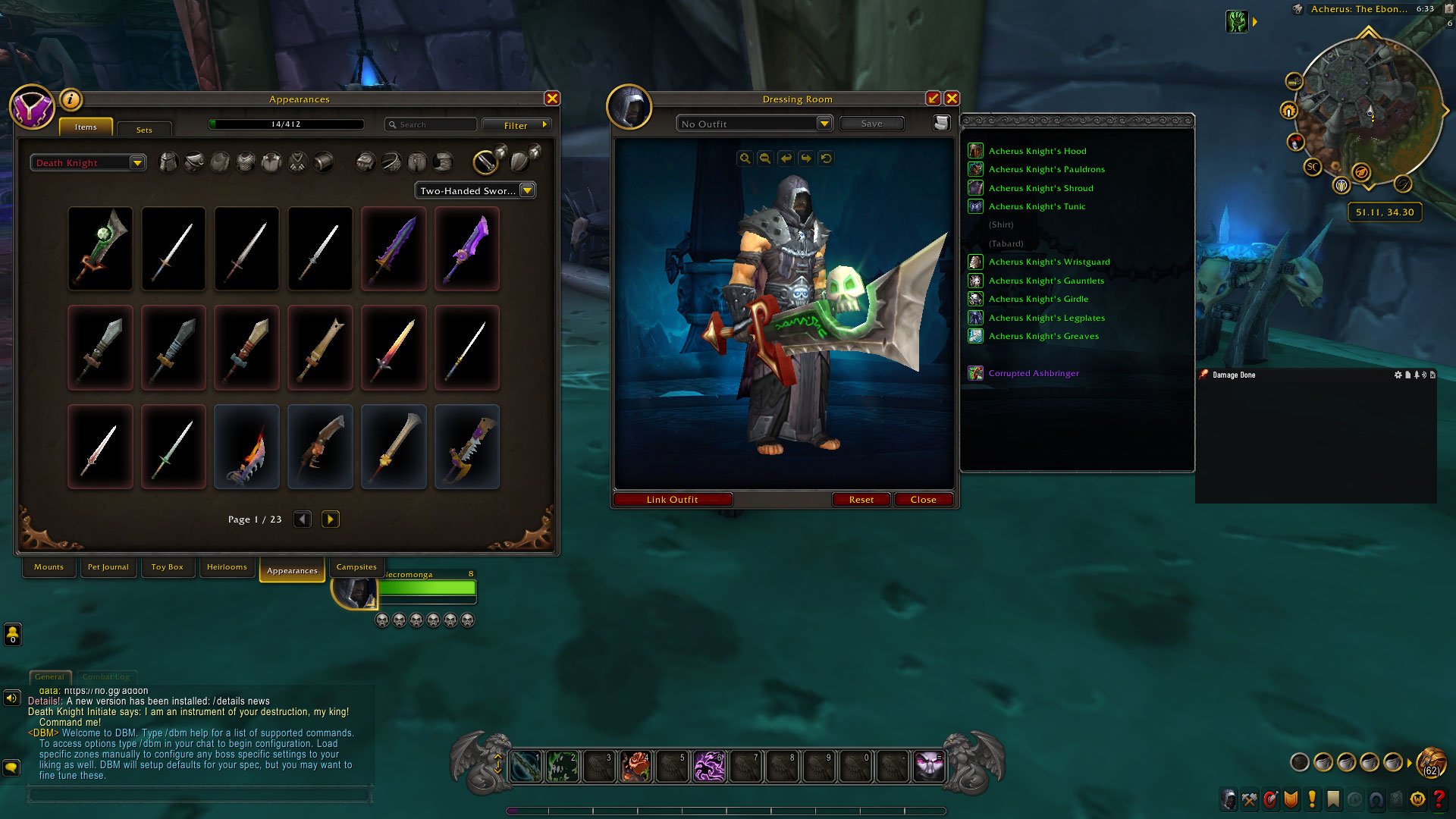The image size is (1456, 819).
Task: Close the Dressing Room with Close button
Action: (923, 500)
